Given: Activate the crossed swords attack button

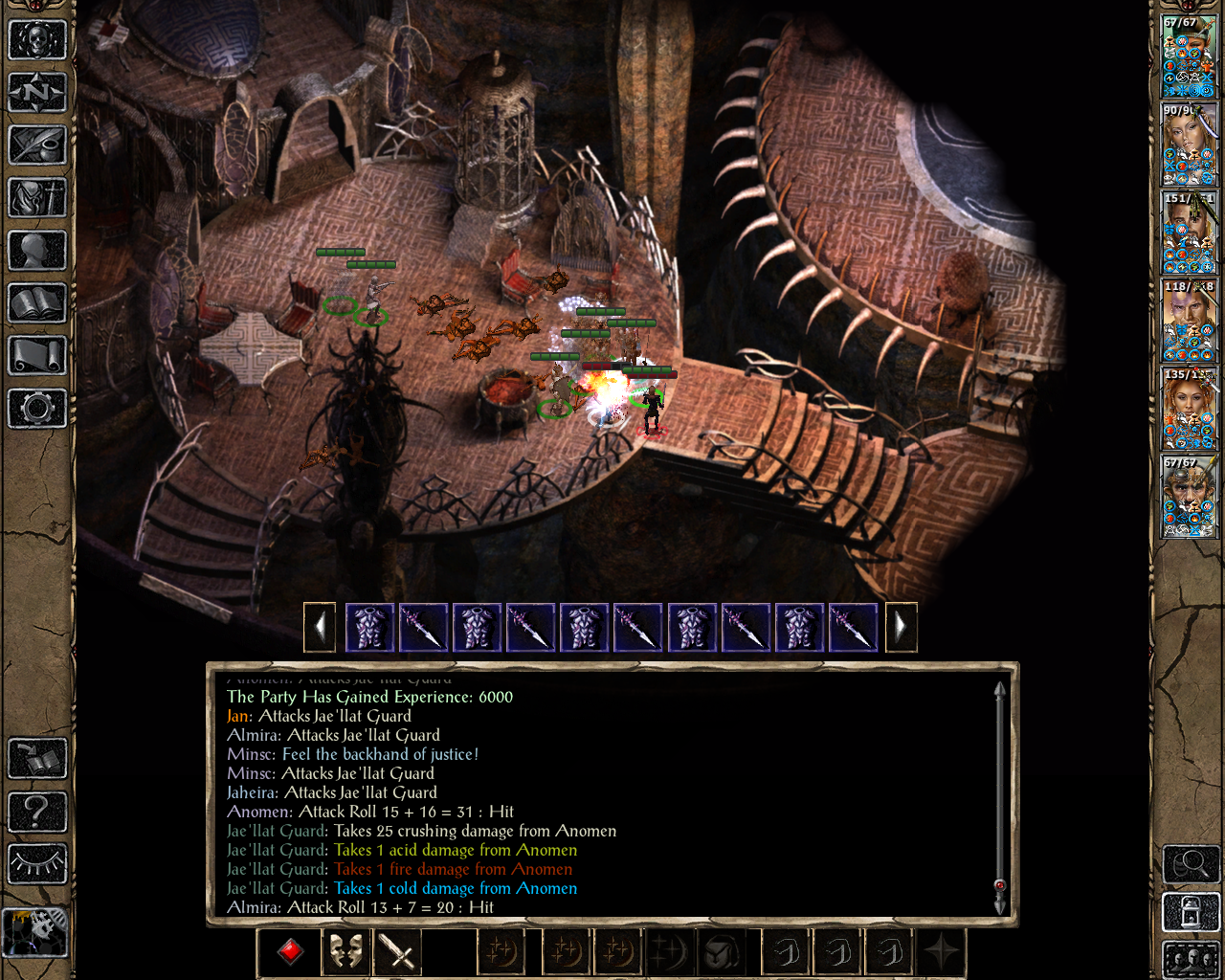Looking at the screenshot, I should click(397, 952).
